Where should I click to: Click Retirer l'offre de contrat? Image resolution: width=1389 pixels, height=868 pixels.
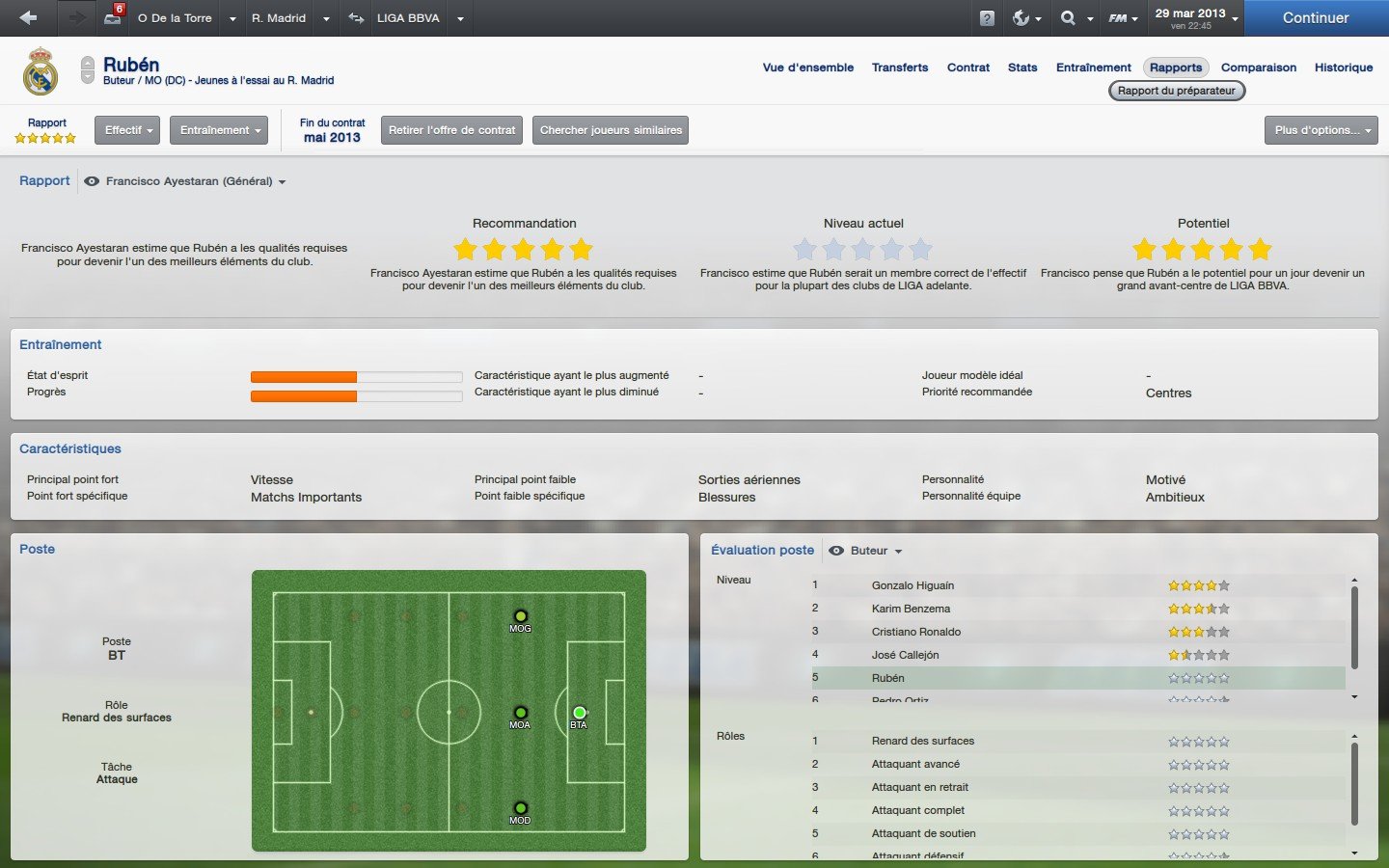pyautogui.click(x=451, y=129)
